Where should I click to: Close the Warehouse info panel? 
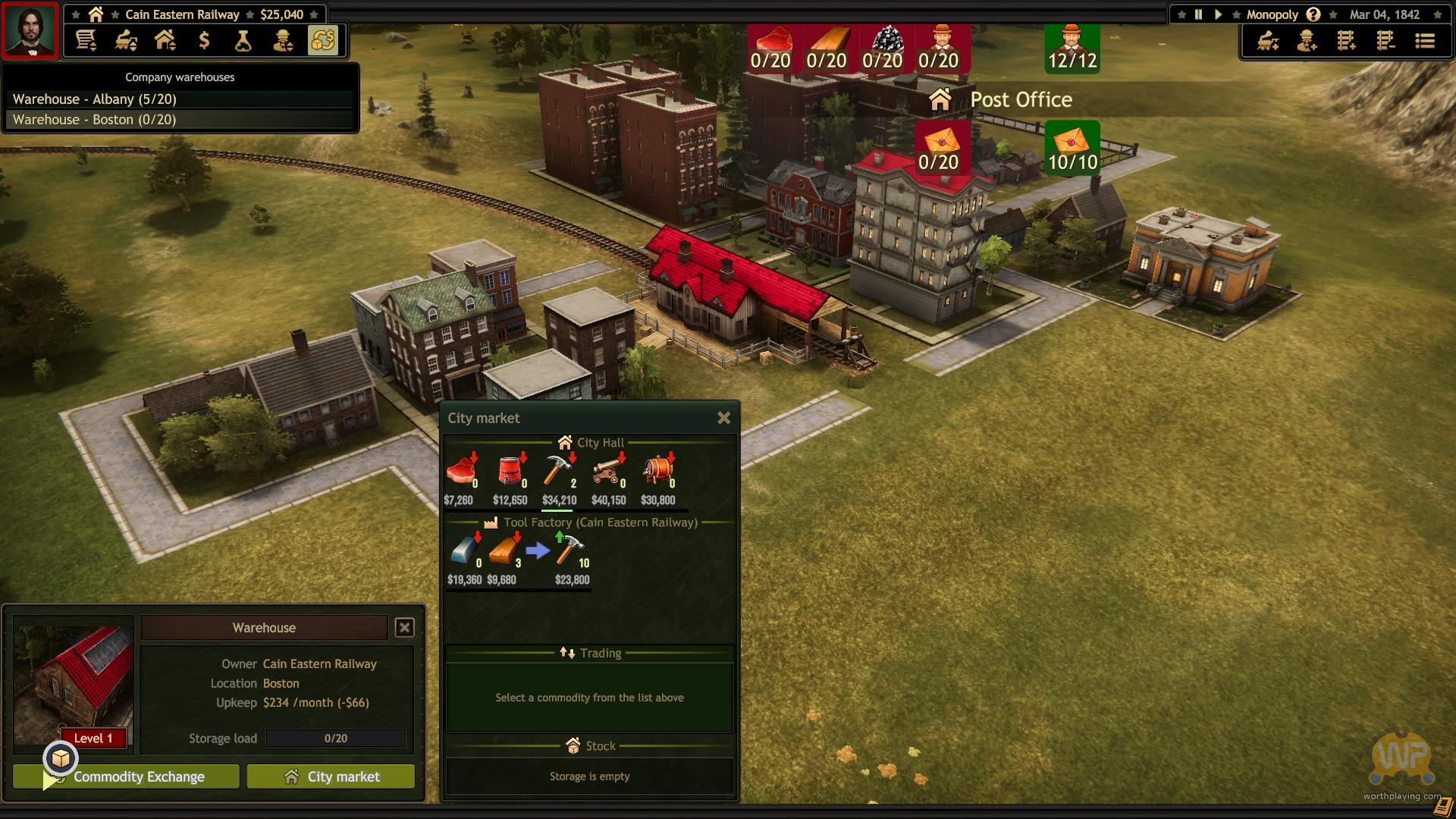tap(405, 627)
